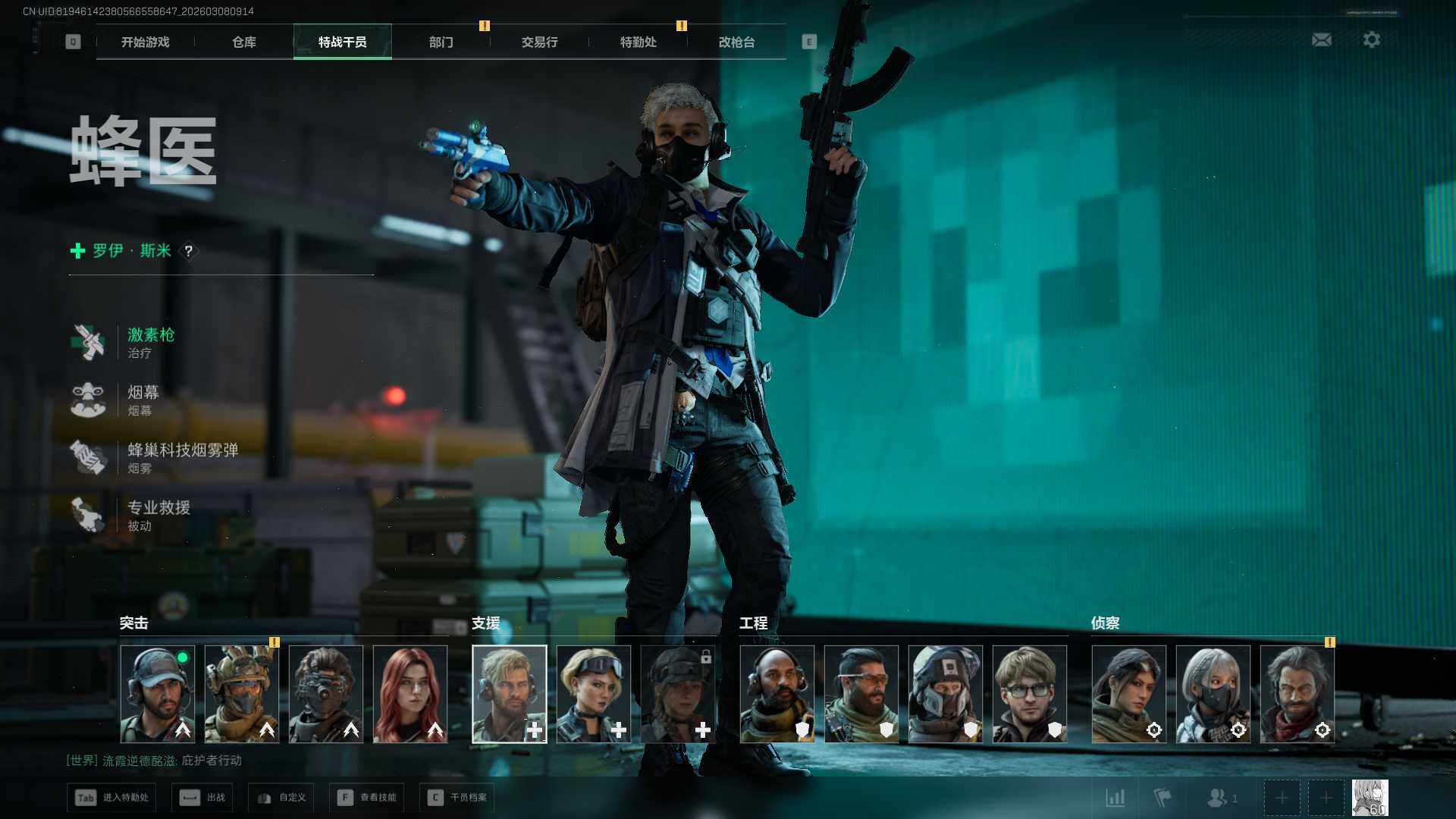Screen dimensions: 1456x819
Task: Select the glasses-wearing engineer operator portrait
Action: [1029, 694]
